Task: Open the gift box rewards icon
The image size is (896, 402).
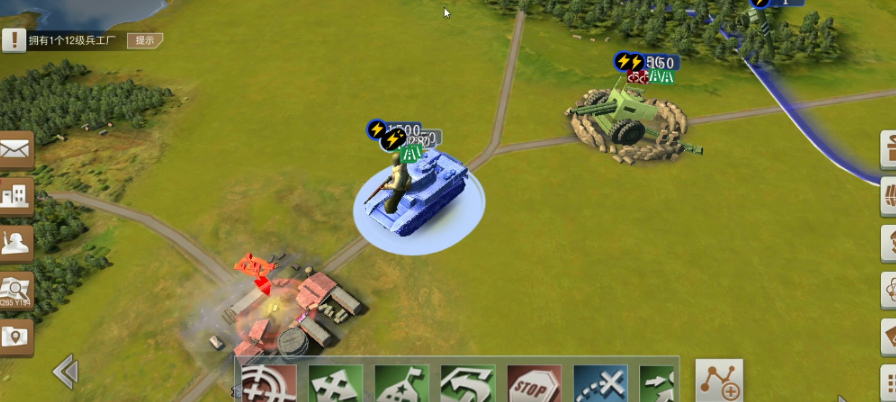Action: [x=888, y=150]
